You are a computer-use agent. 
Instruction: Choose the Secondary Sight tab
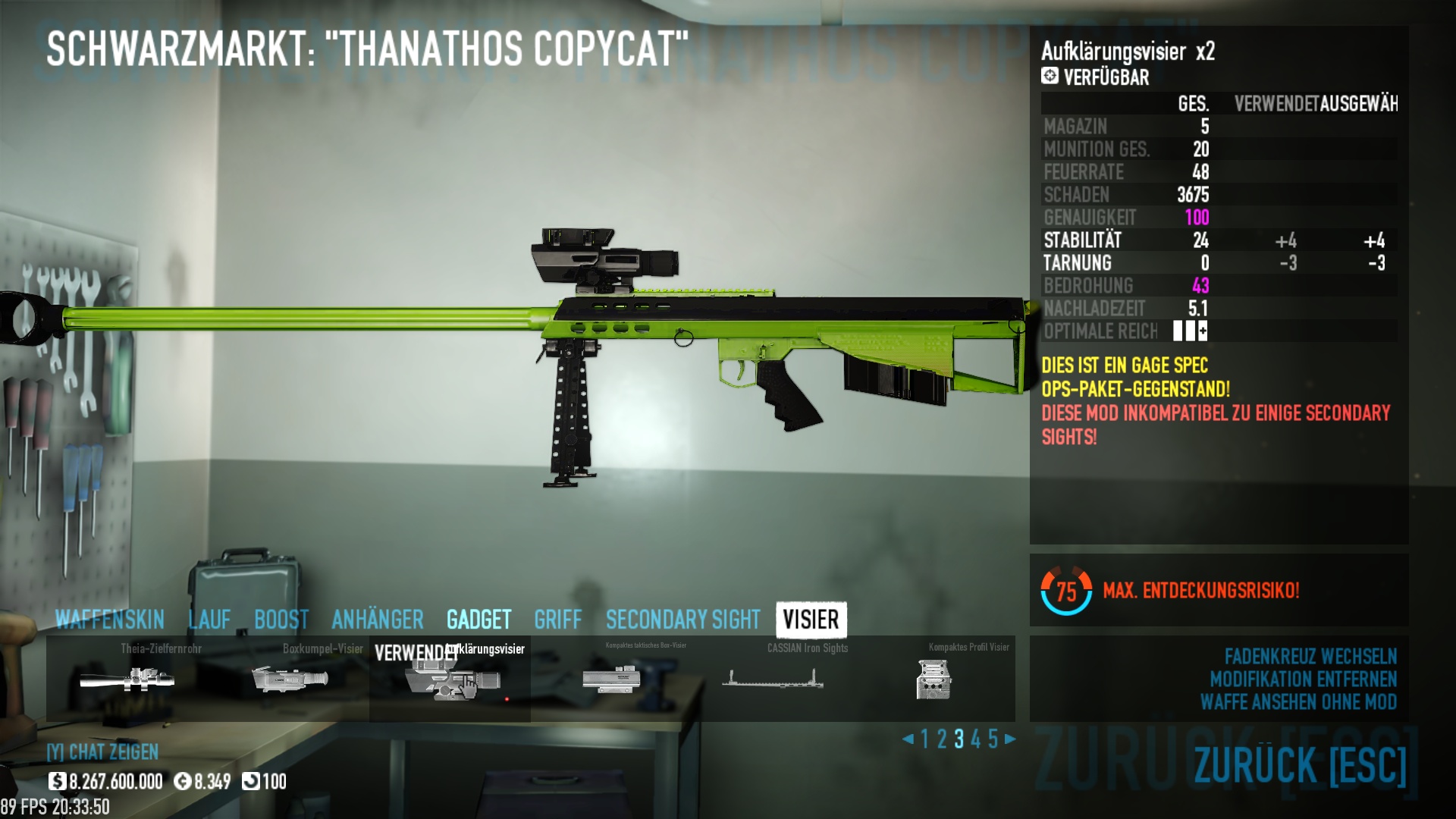click(x=682, y=620)
